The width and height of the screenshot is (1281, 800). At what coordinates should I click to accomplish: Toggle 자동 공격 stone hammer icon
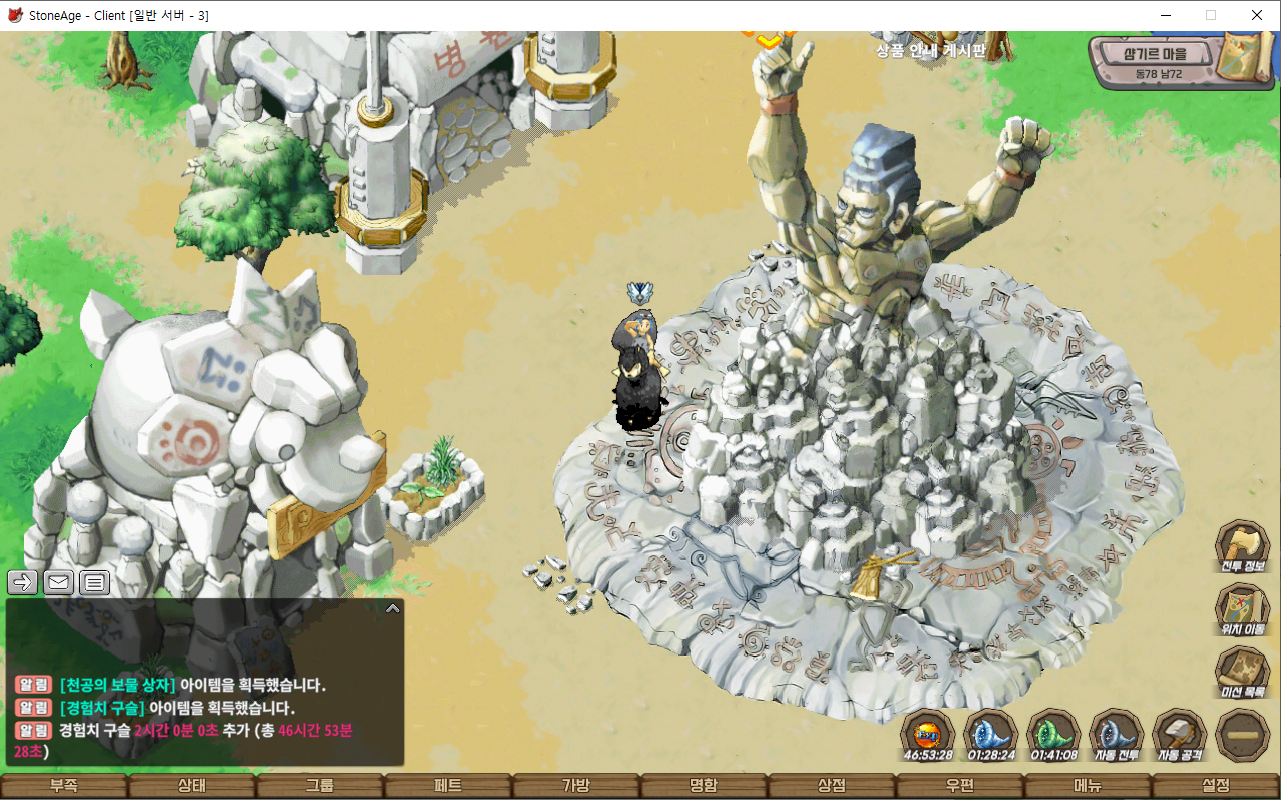point(1180,734)
